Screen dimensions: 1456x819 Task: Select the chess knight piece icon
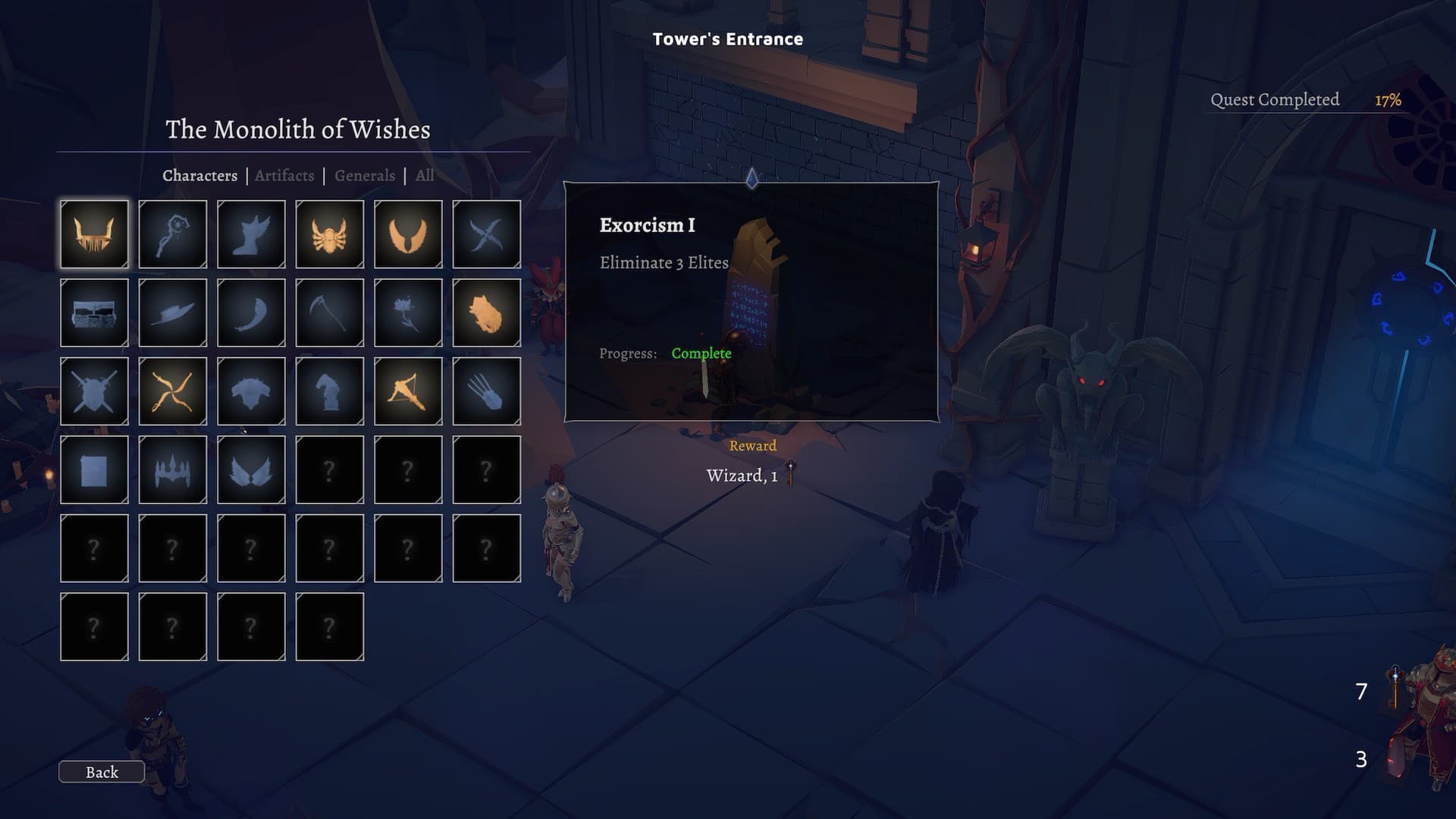[331, 391]
